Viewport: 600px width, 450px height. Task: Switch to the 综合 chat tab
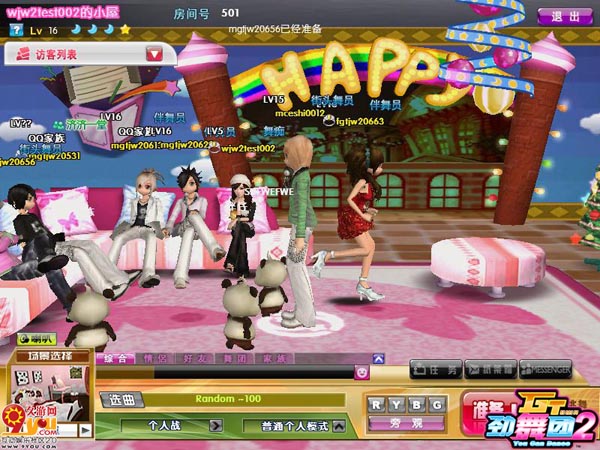point(116,357)
